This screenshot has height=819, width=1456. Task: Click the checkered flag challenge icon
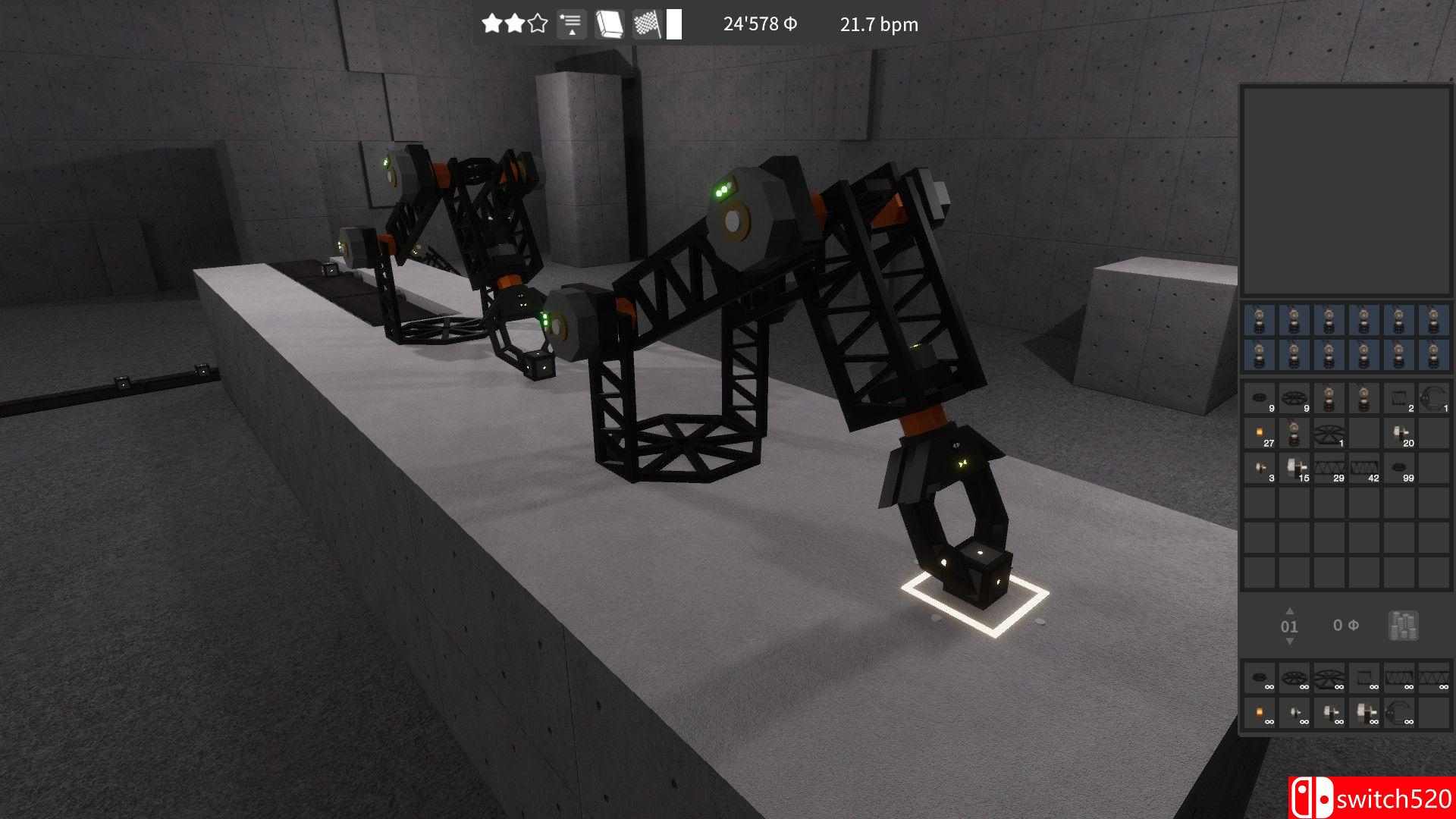648,24
